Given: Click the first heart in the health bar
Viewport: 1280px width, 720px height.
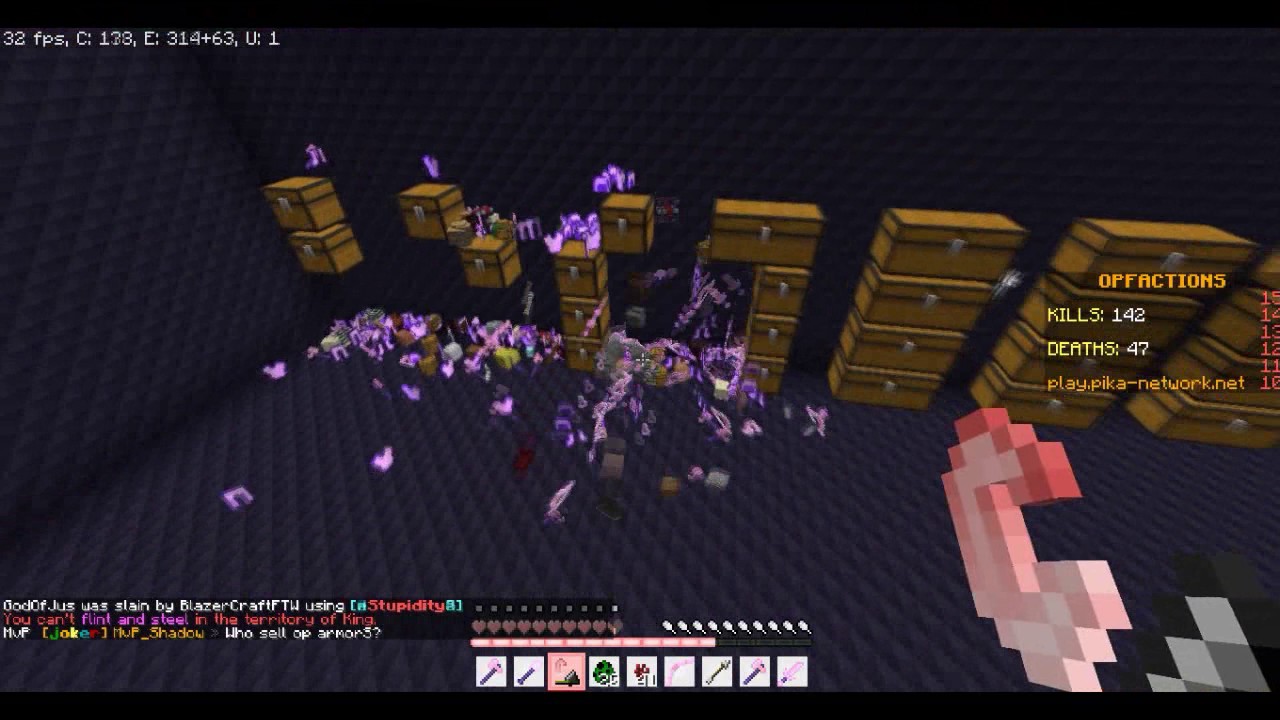Looking at the screenshot, I should [x=478, y=626].
